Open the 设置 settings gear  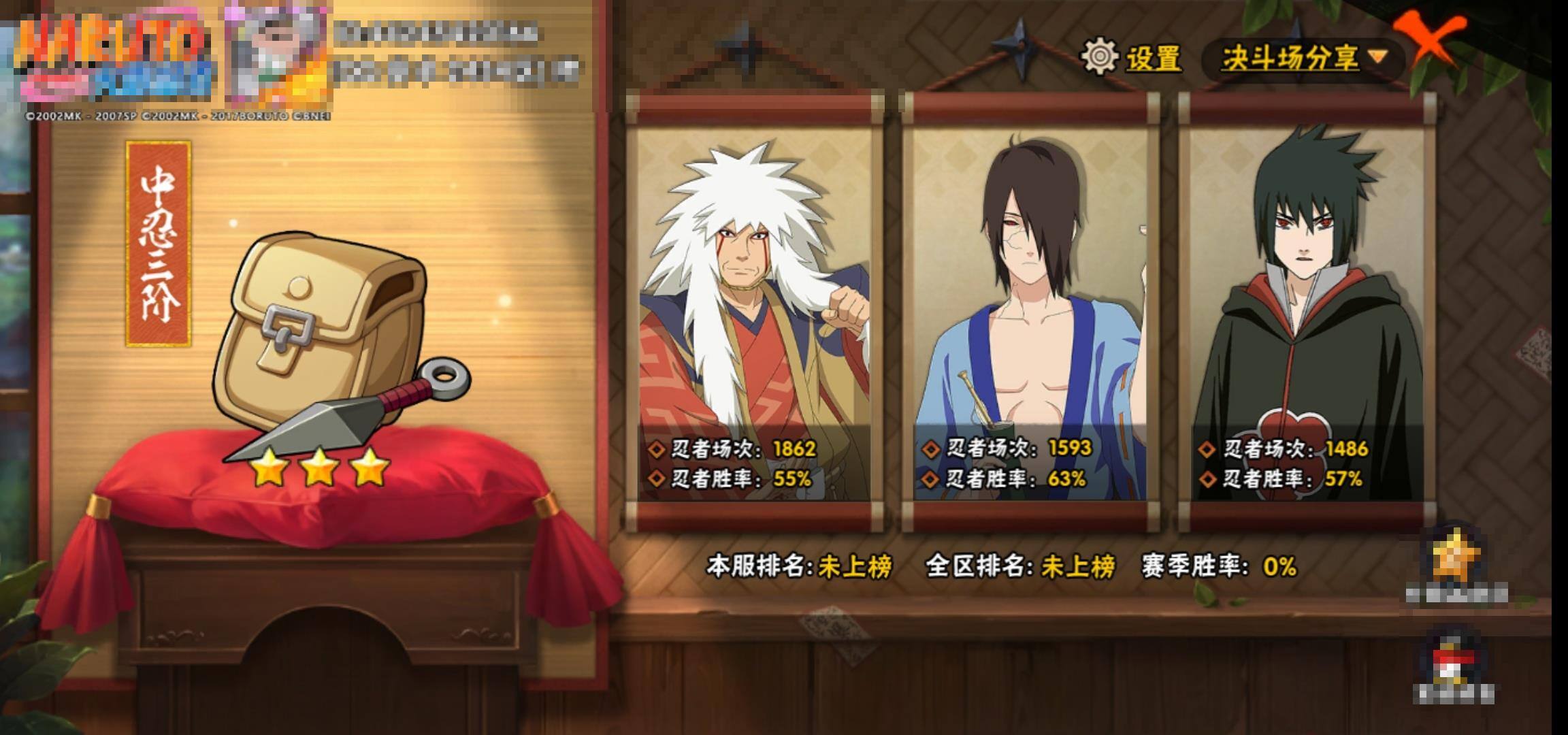1131,57
